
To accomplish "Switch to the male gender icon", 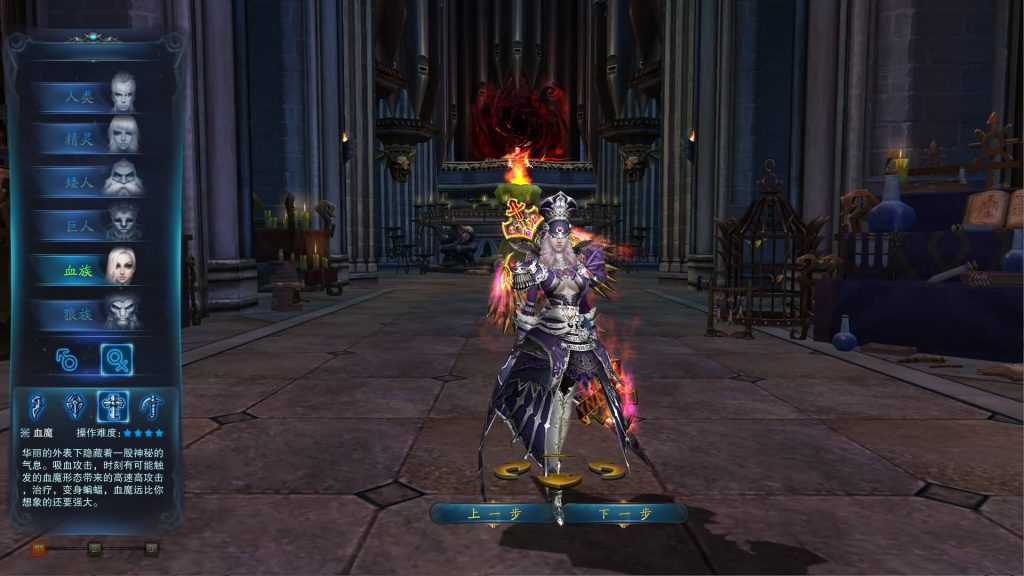I will 67,359.
